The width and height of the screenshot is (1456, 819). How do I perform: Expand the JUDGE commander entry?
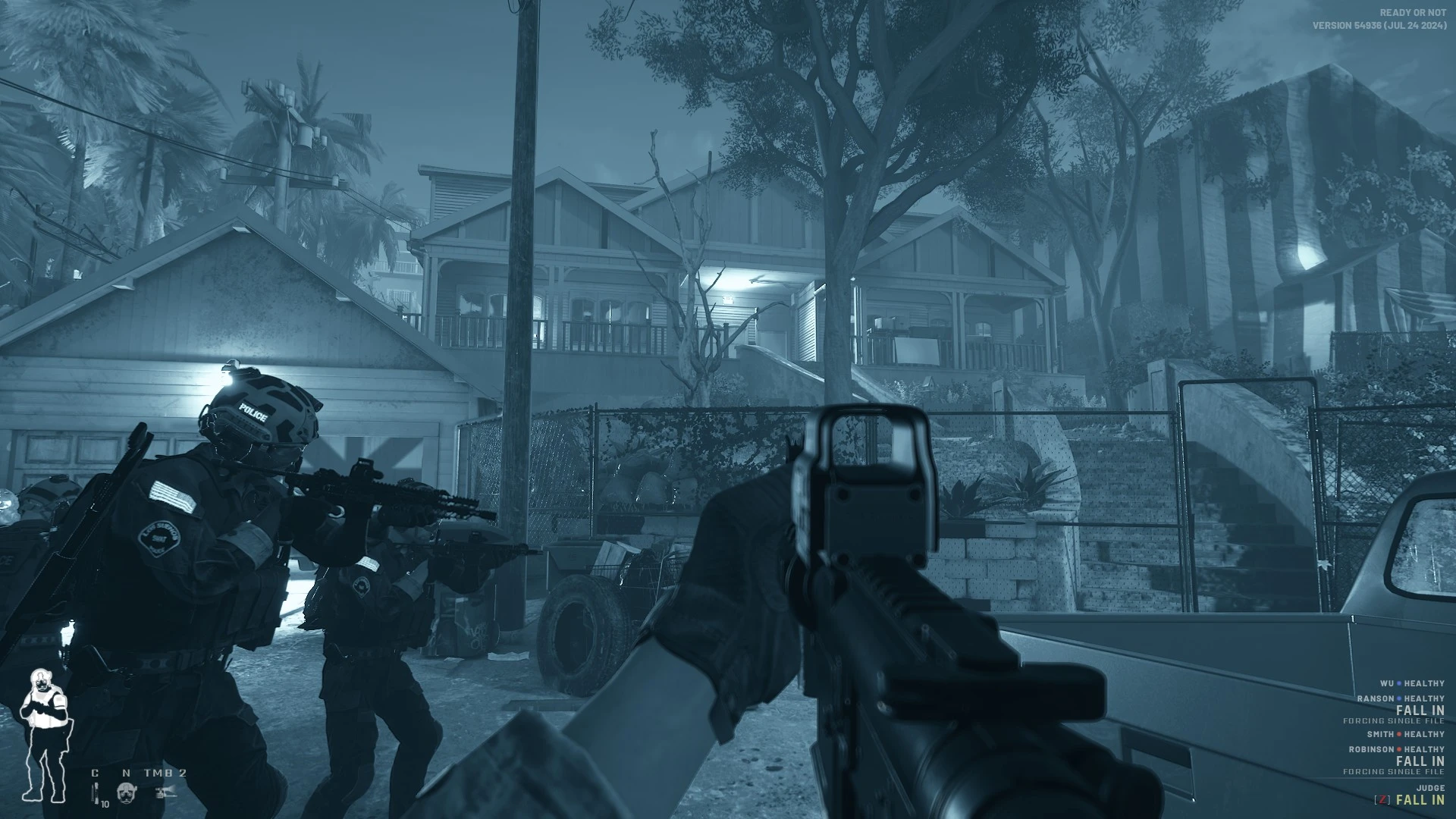(1430, 787)
